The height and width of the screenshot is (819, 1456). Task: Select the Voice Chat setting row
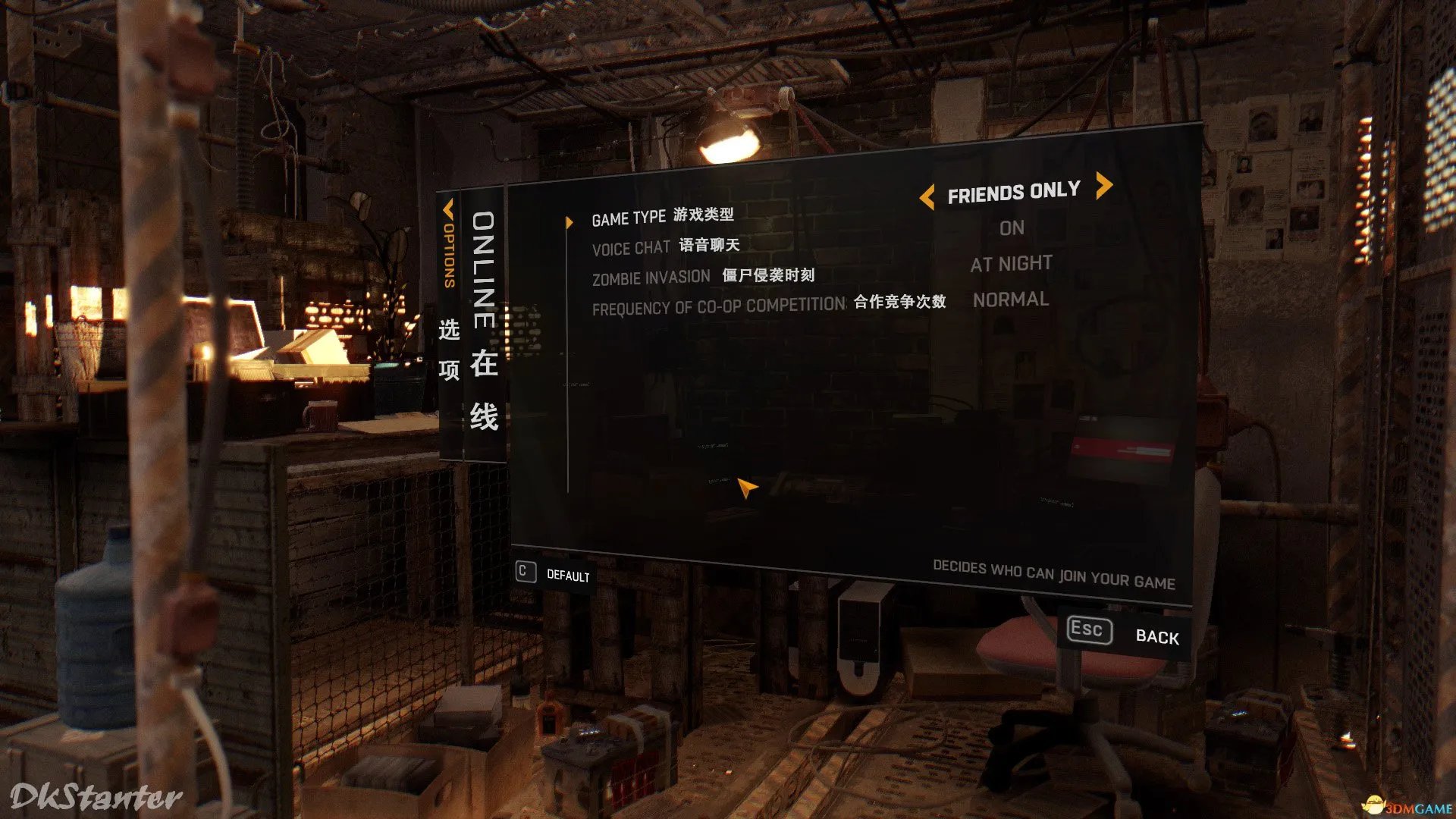665,246
